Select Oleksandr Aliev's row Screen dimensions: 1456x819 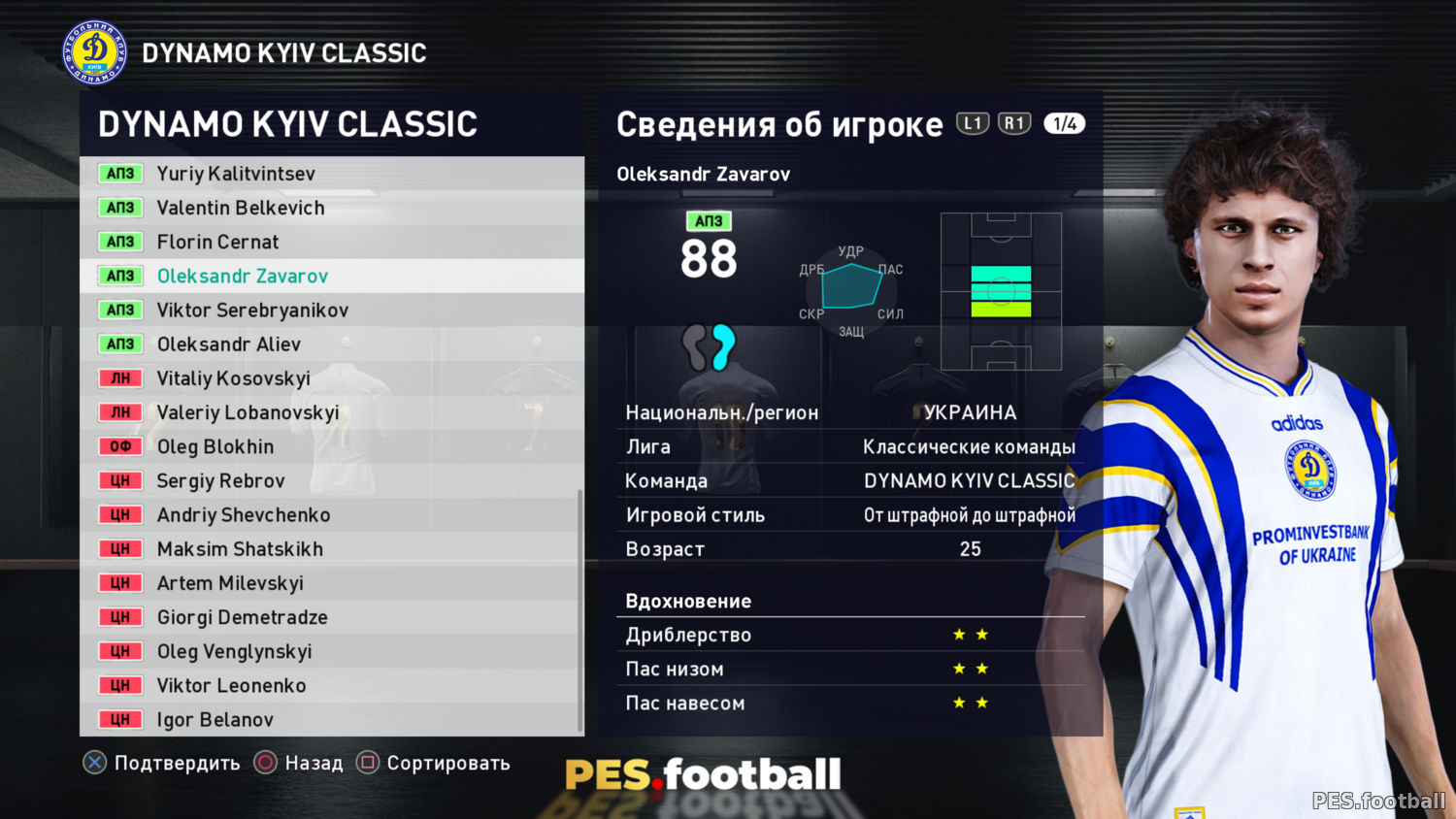coord(229,344)
